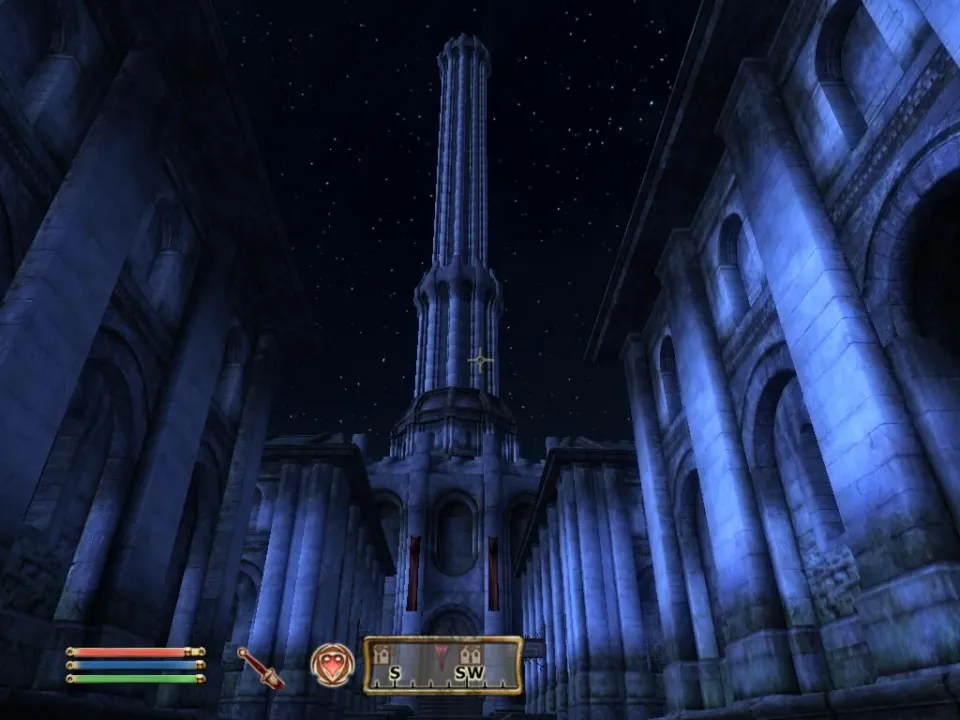The height and width of the screenshot is (720, 960).
Task: Click the door marker above the S heading
Action: tap(382, 655)
